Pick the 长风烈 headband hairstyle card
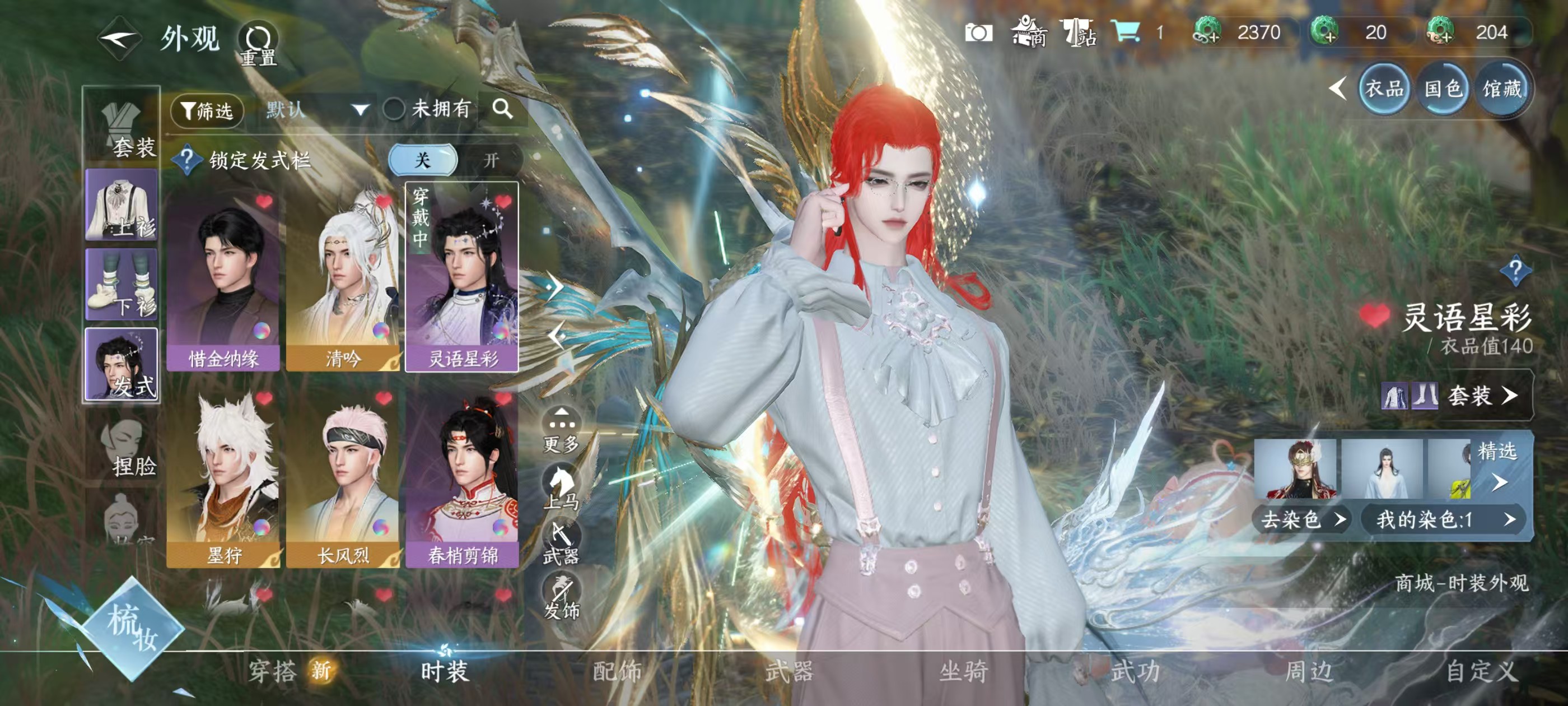Screen dimensions: 1568x706 click(343, 477)
